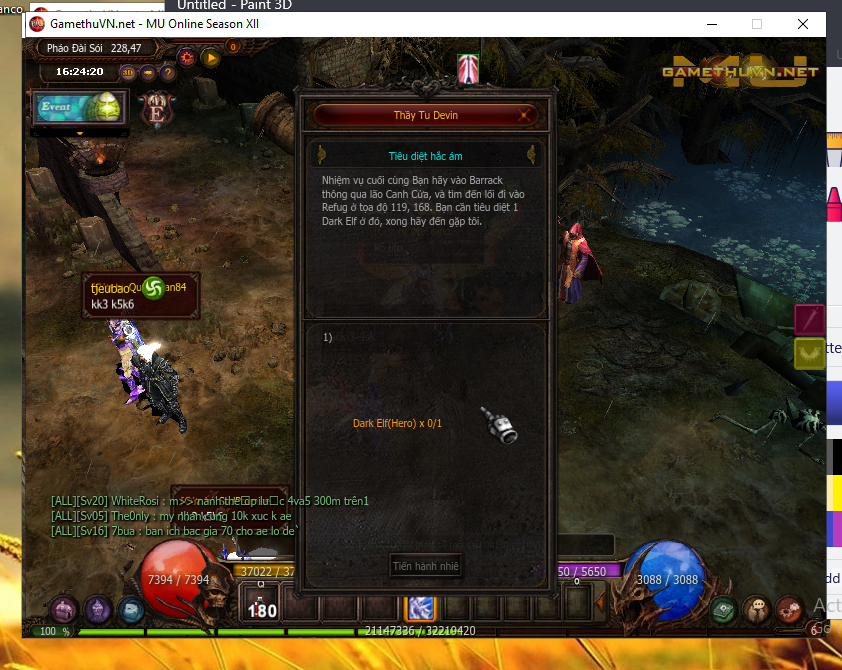Activate the yellow play arrow button
Image resolution: width=842 pixels, height=670 pixels.
pyautogui.click(x=211, y=57)
